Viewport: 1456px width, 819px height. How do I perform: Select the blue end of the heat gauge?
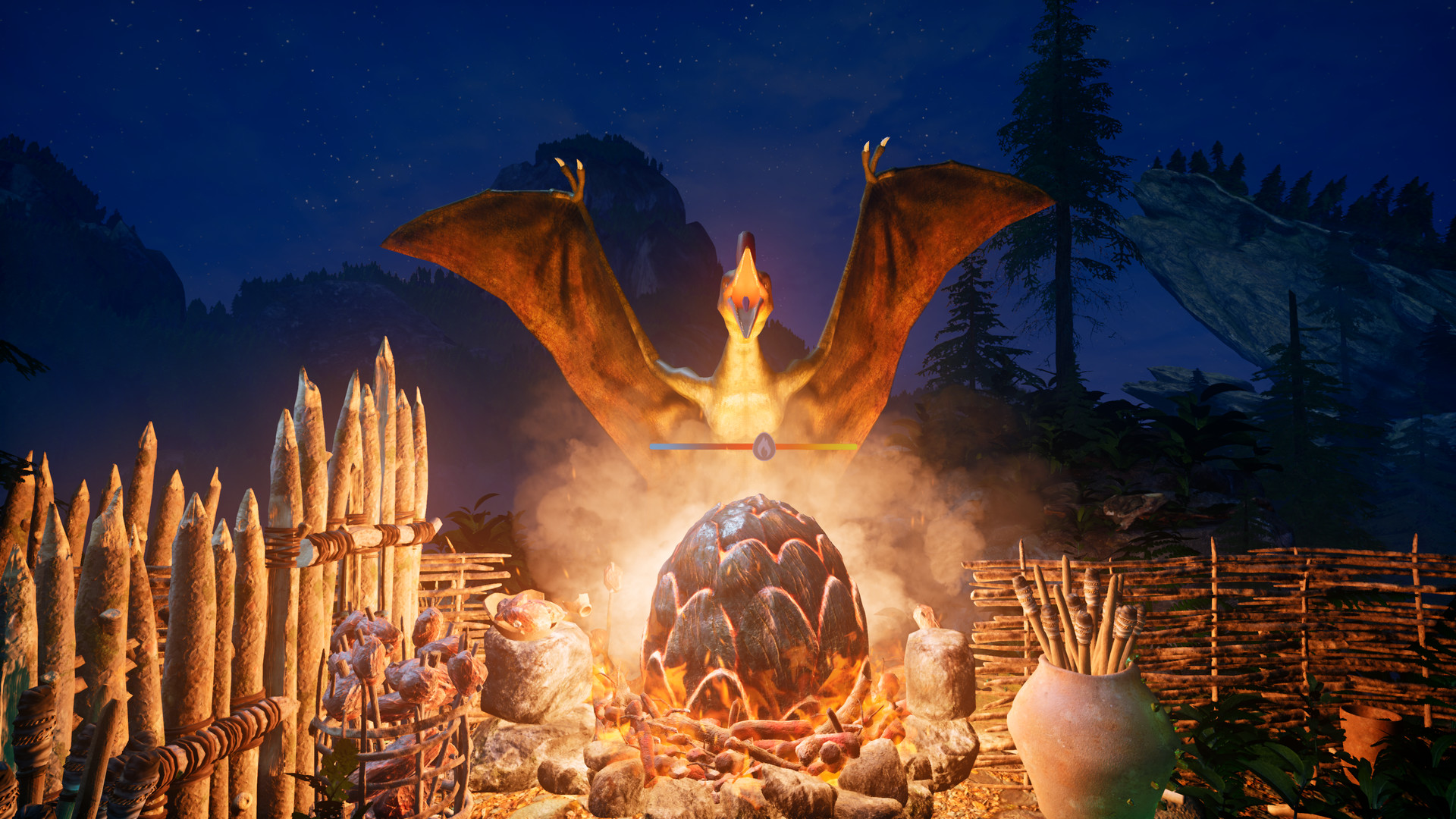pyautogui.click(x=657, y=447)
